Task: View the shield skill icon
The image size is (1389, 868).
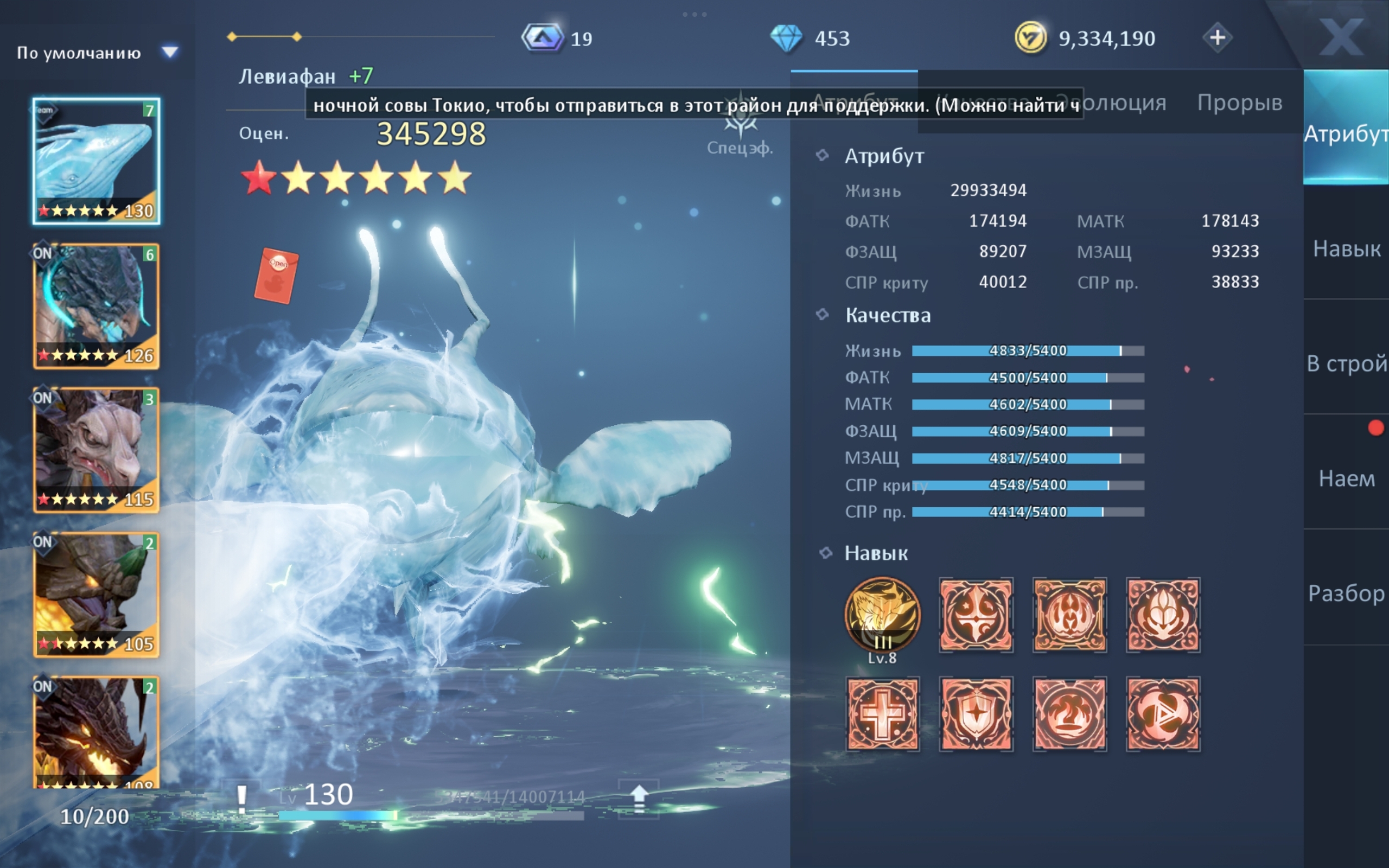Action: (976, 714)
